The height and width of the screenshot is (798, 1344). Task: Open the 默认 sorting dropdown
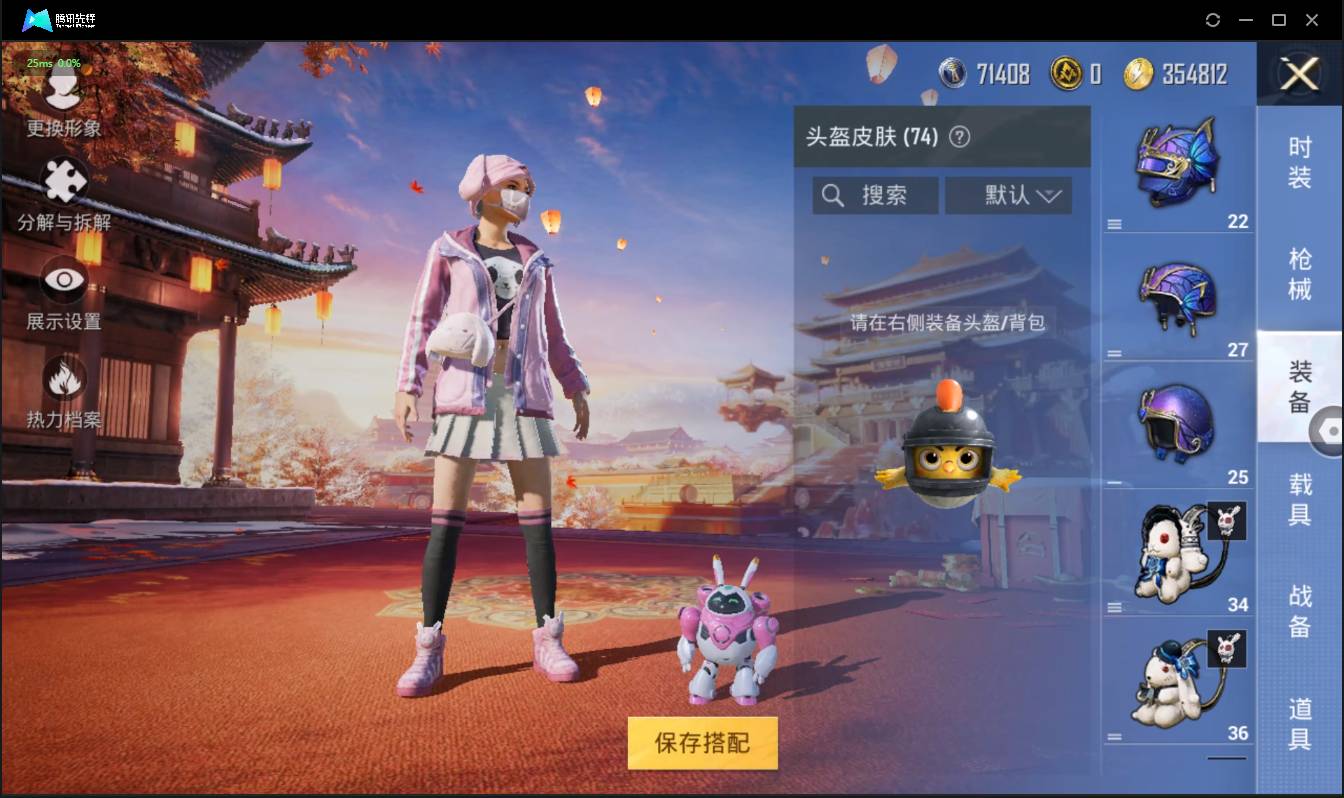[1008, 195]
